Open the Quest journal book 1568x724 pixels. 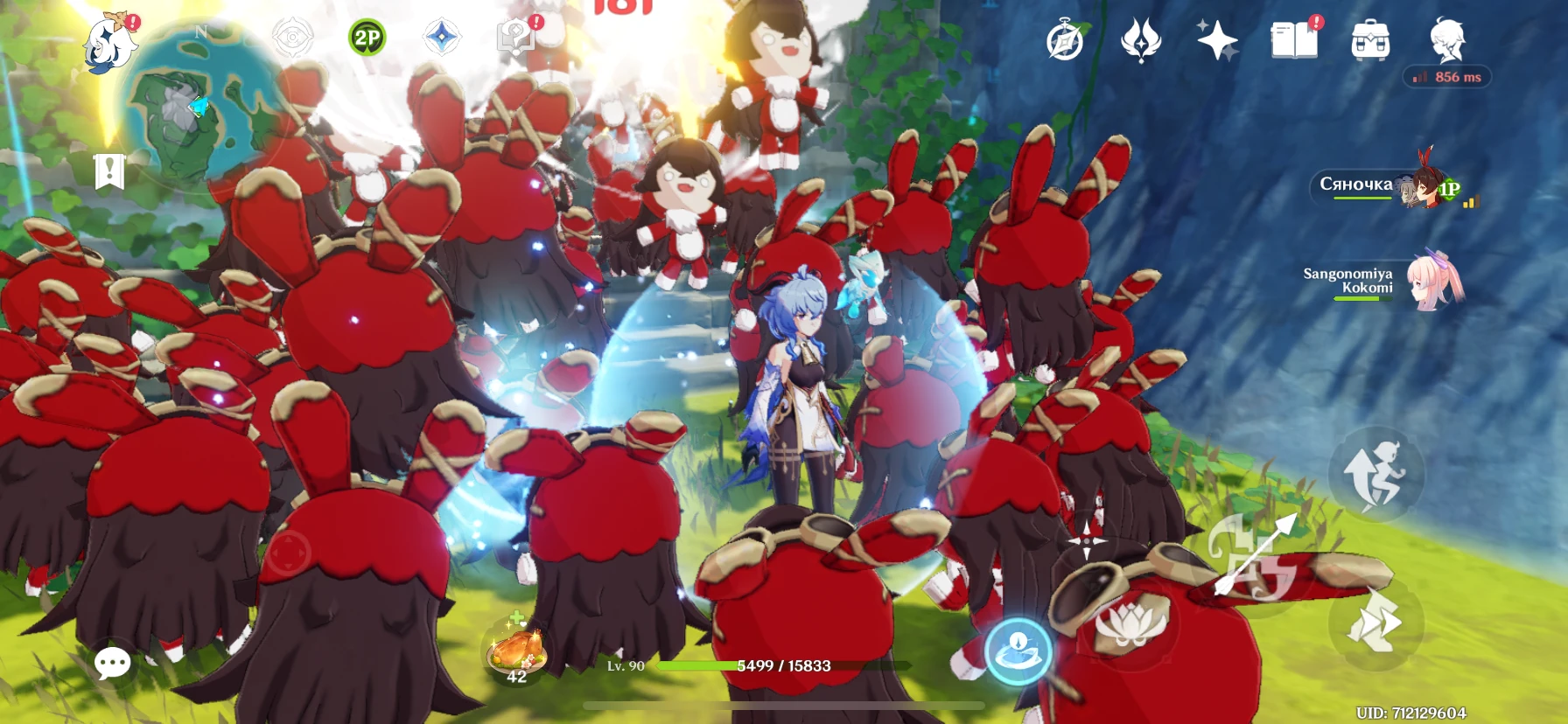[1293, 37]
